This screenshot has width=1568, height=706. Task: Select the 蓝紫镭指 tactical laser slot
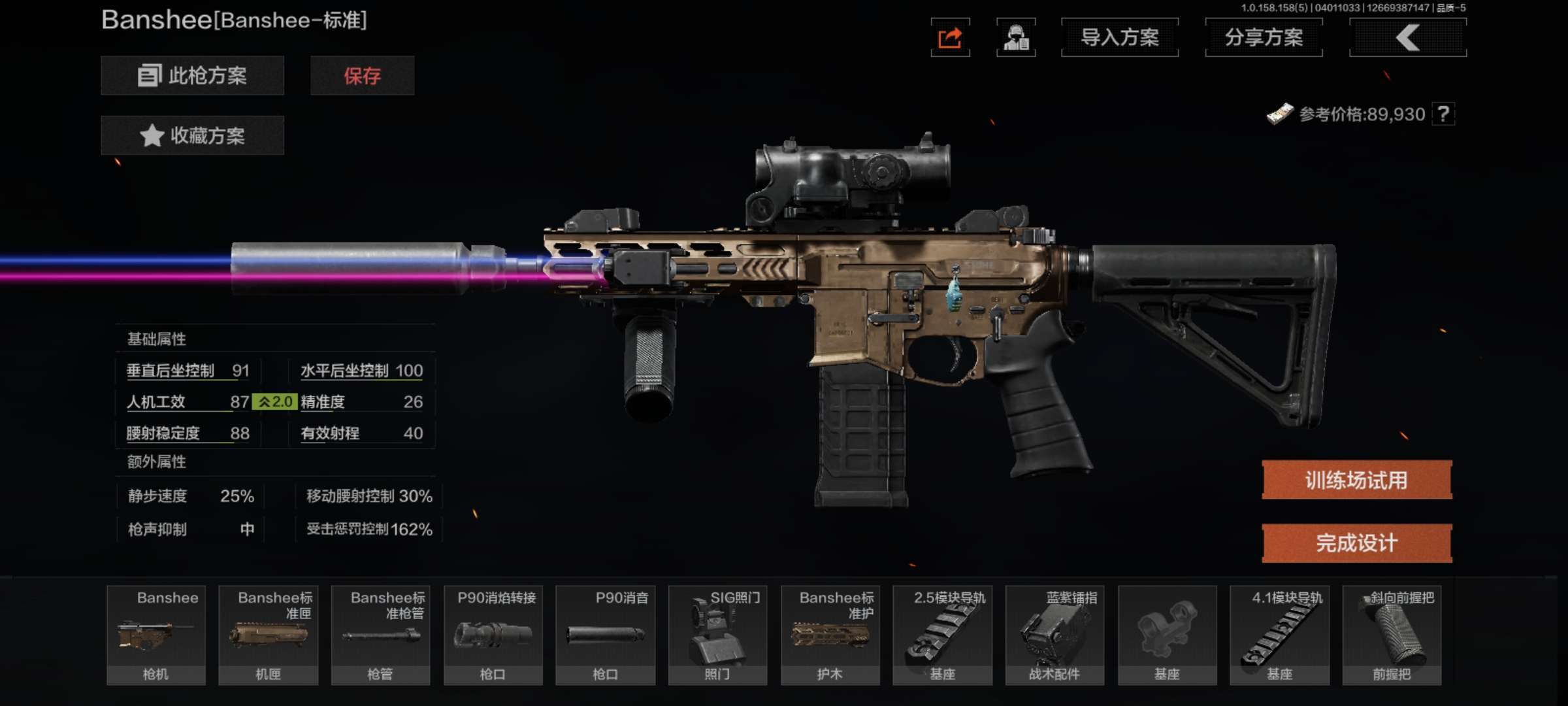1055,635
